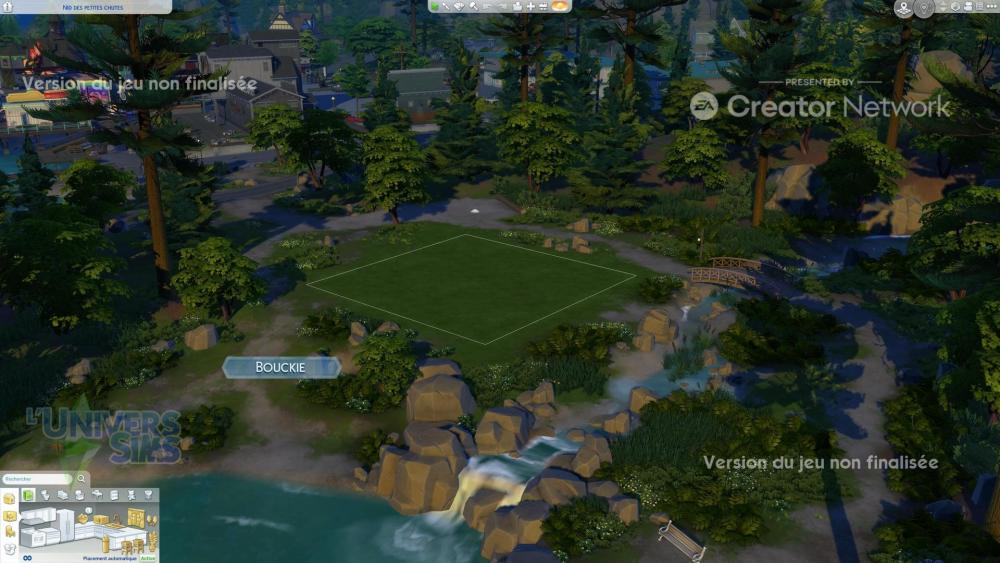Select the hammer tool in top toolbar
This screenshot has width=1000, height=563.
(x=473, y=6)
